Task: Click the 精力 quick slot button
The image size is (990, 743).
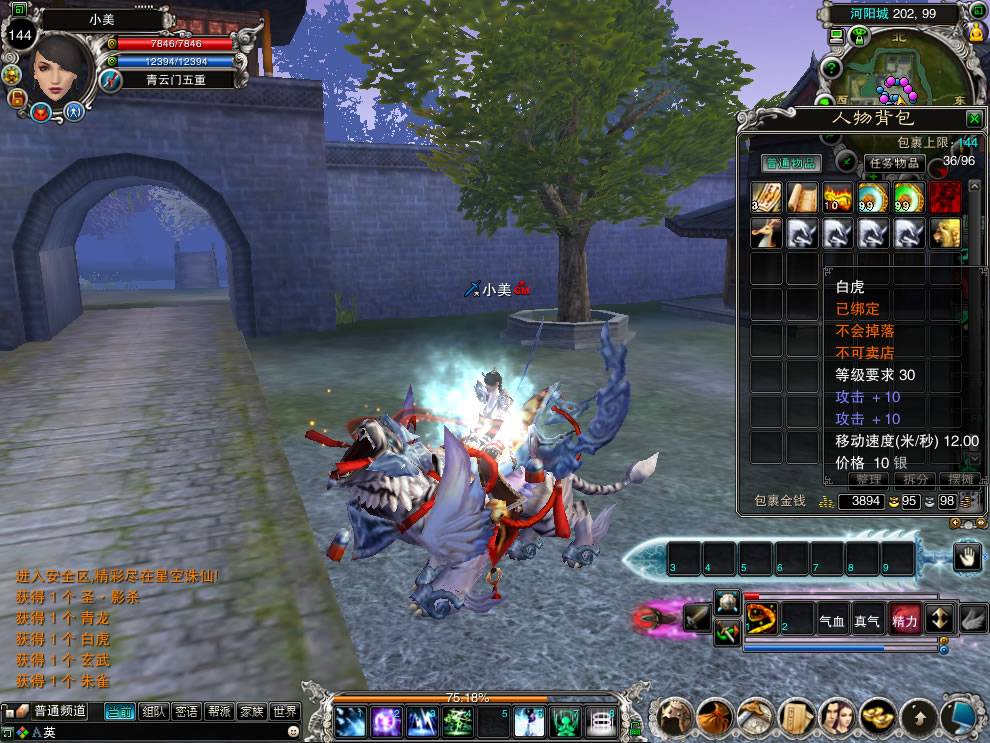Action: (x=904, y=621)
